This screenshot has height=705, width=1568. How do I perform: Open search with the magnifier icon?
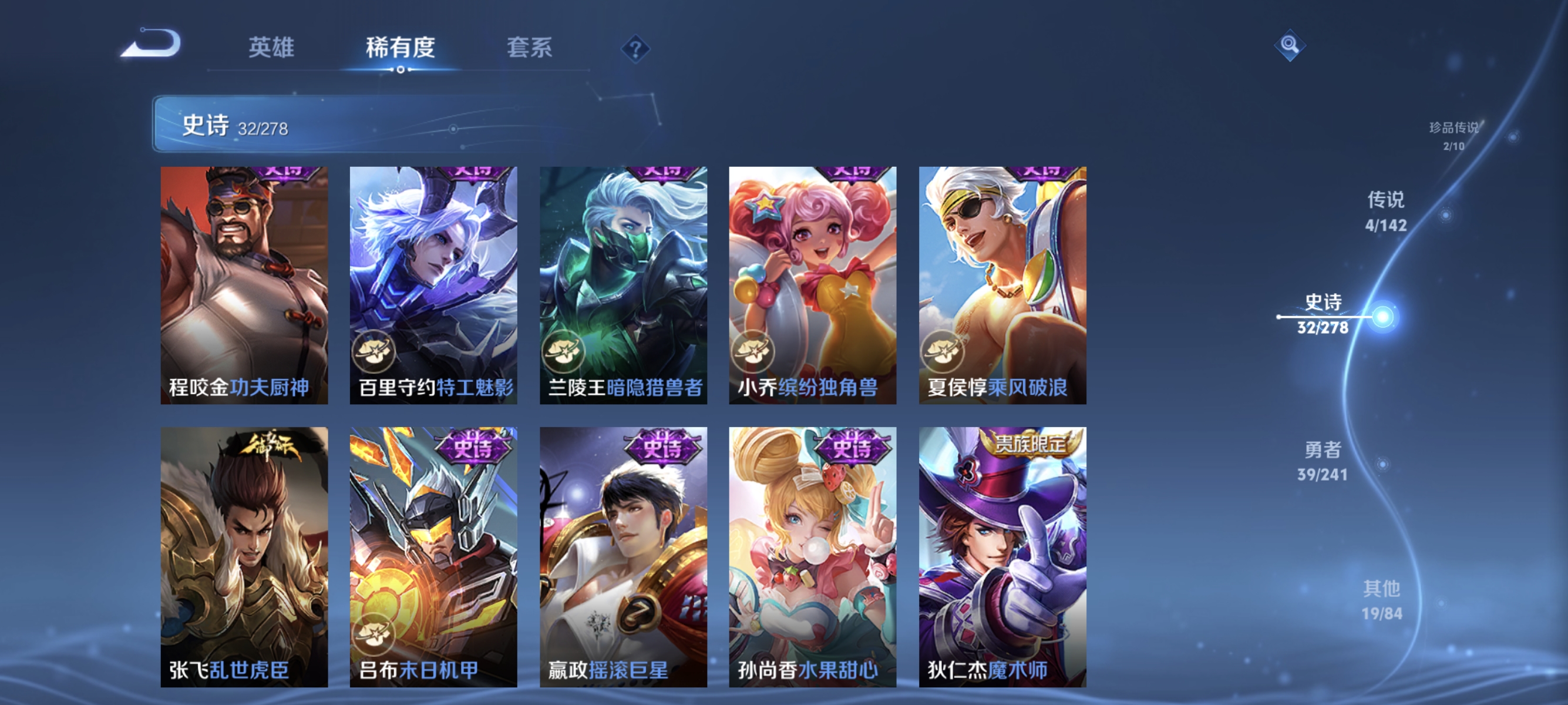[1289, 45]
